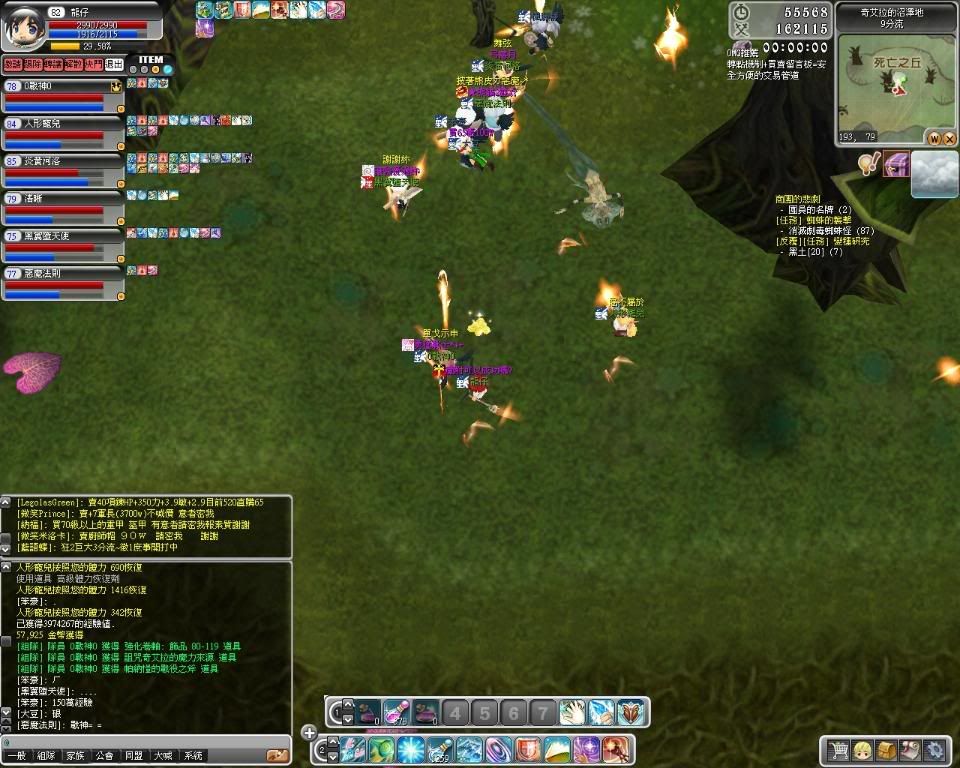Open the gear settings menu
This screenshot has width=960, height=768.
pos(934,750)
